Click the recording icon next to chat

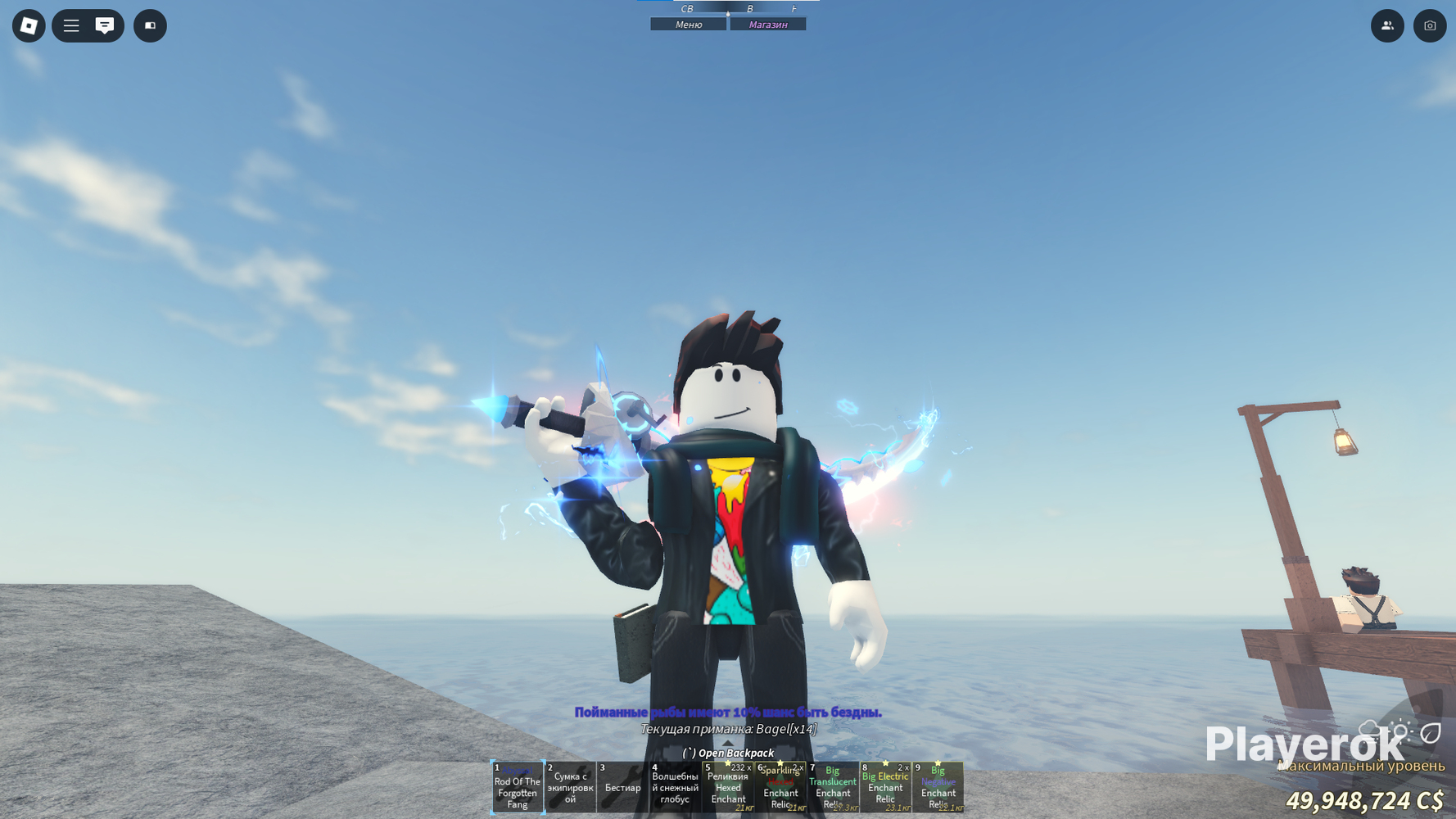[150, 25]
